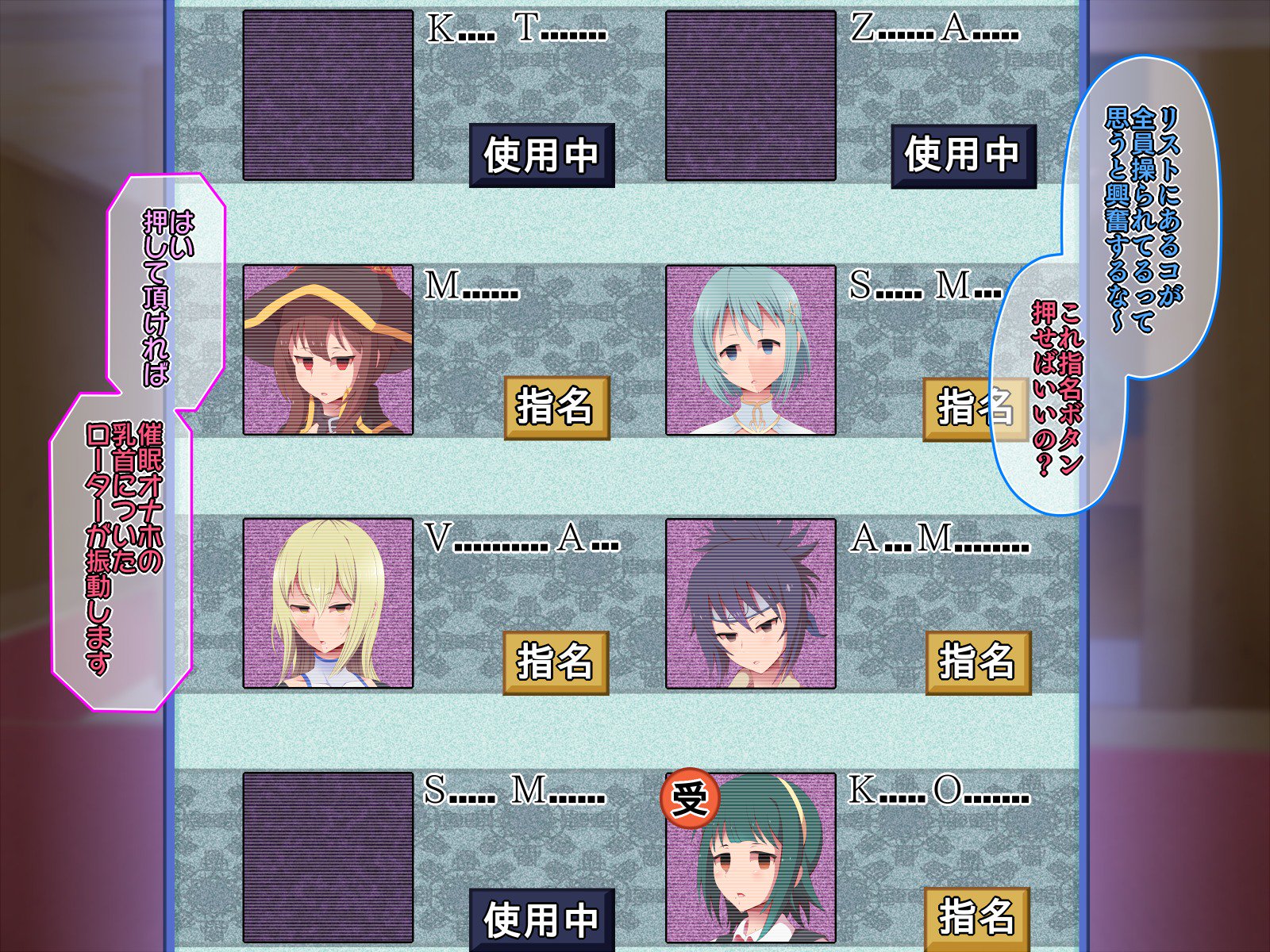The width and height of the screenshot is (1270, 952).
Task: Click the 使用中 label beside Z… A…
Action: pos(965,155)
